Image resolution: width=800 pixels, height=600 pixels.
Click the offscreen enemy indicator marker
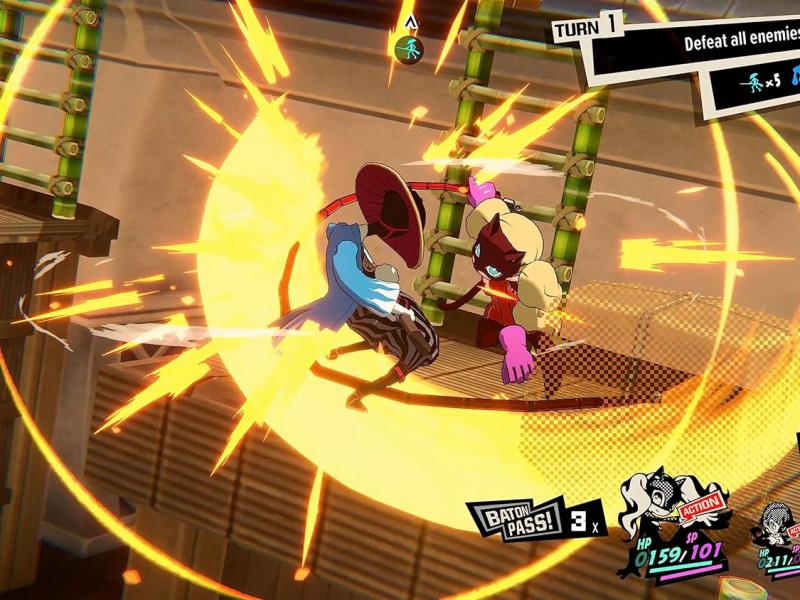tap(406, 47)
